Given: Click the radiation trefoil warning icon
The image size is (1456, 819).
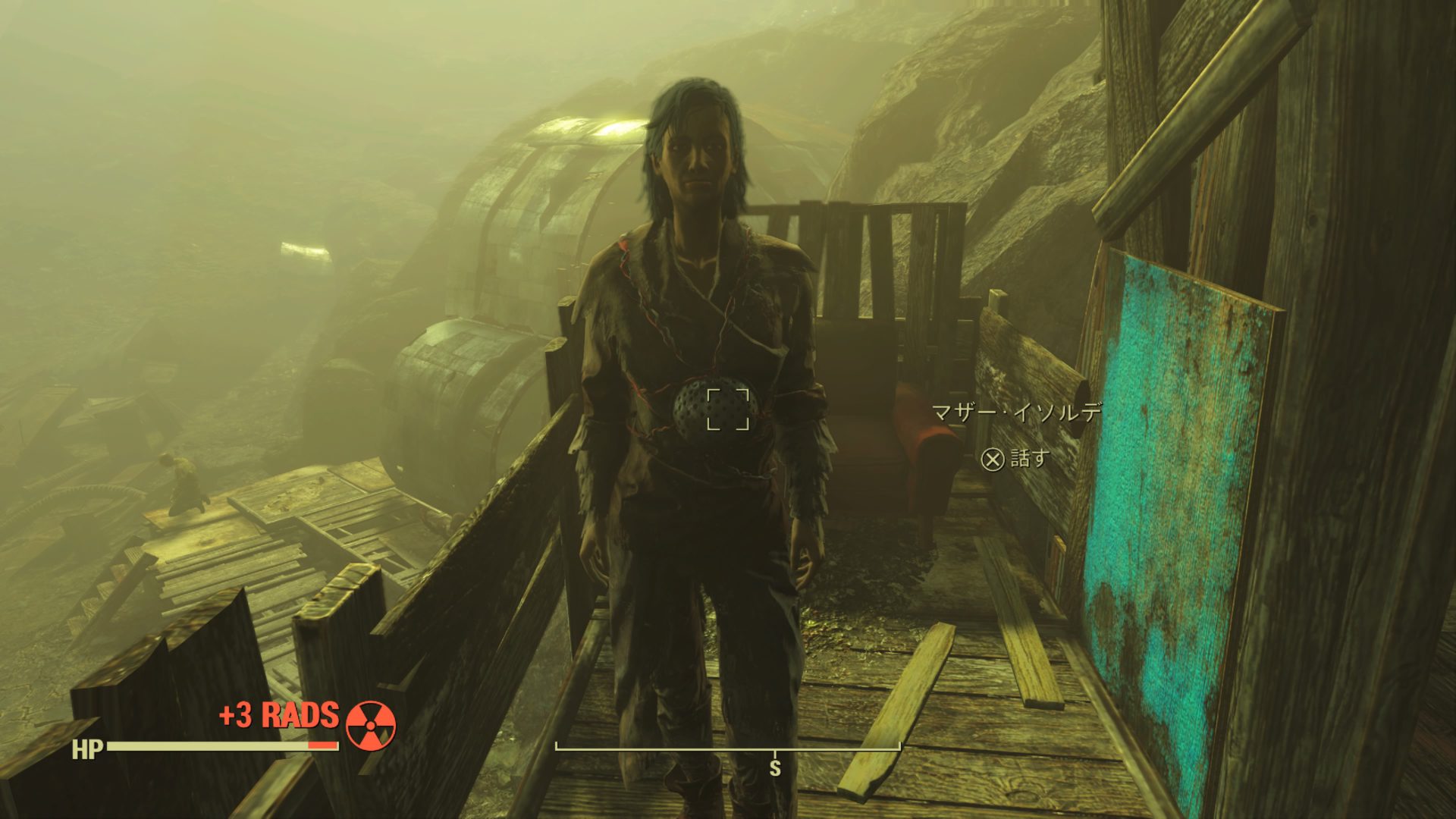Looking at the screenshot, I should pos(371,726).
